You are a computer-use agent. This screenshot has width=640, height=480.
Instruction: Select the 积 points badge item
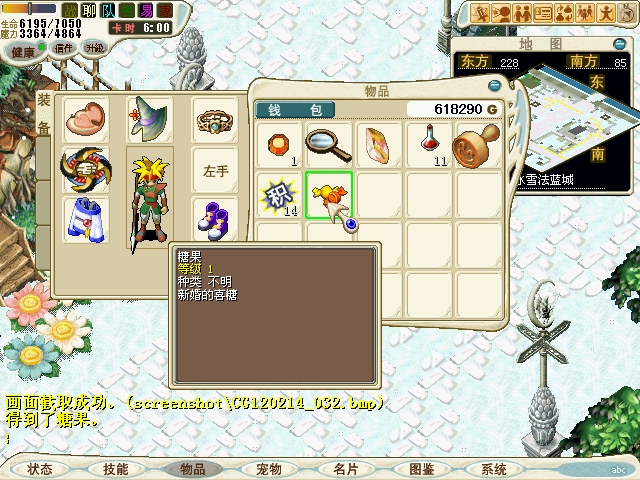point(279,195)
